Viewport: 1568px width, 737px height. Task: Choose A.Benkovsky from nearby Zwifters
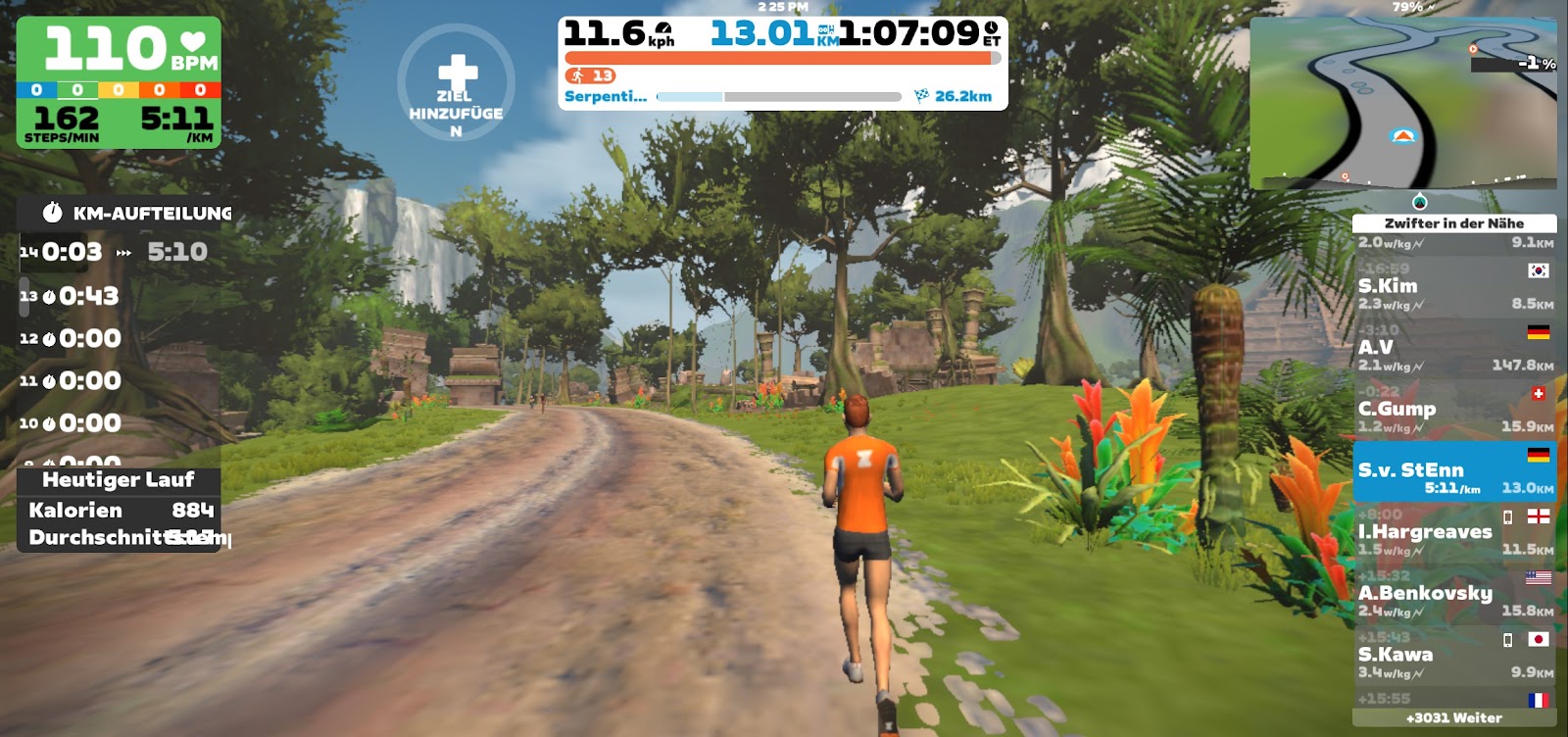1453,593
